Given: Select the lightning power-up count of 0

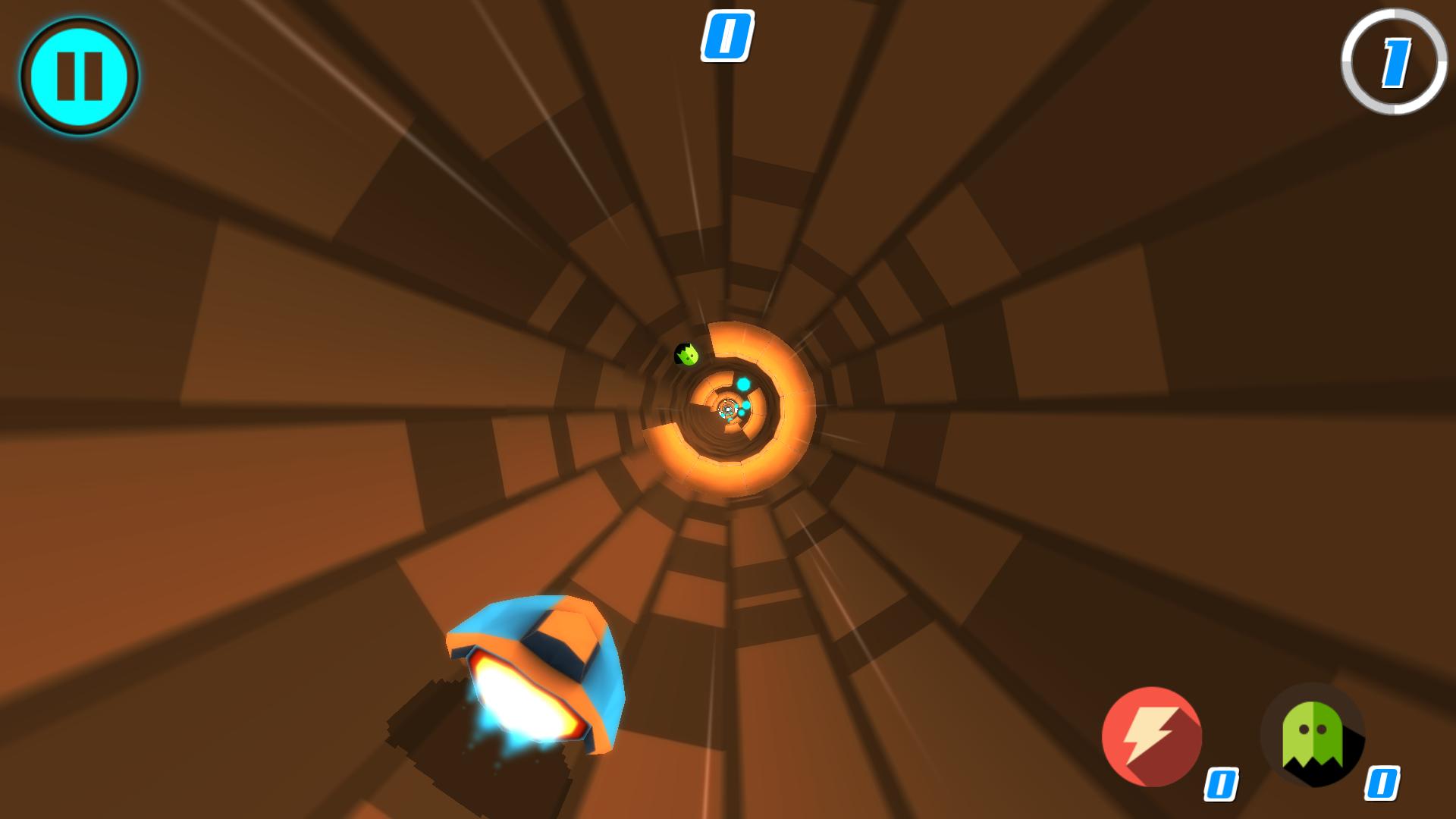Looking at the screenshot, I should (1222, 785).
